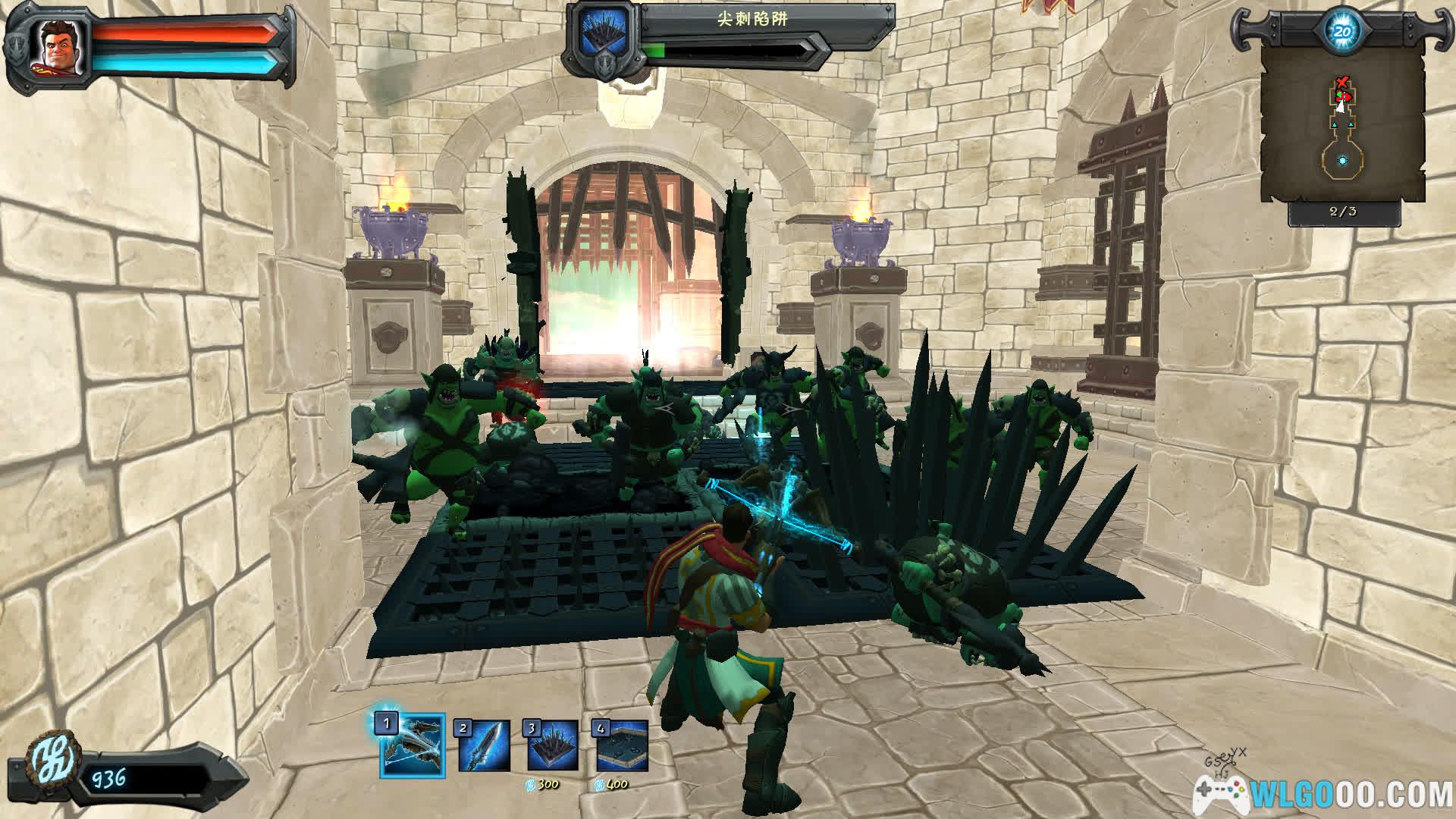1456x819 pixels.
Task: Click the rift points orb showing 20
Action: [x=1342, y=31]
